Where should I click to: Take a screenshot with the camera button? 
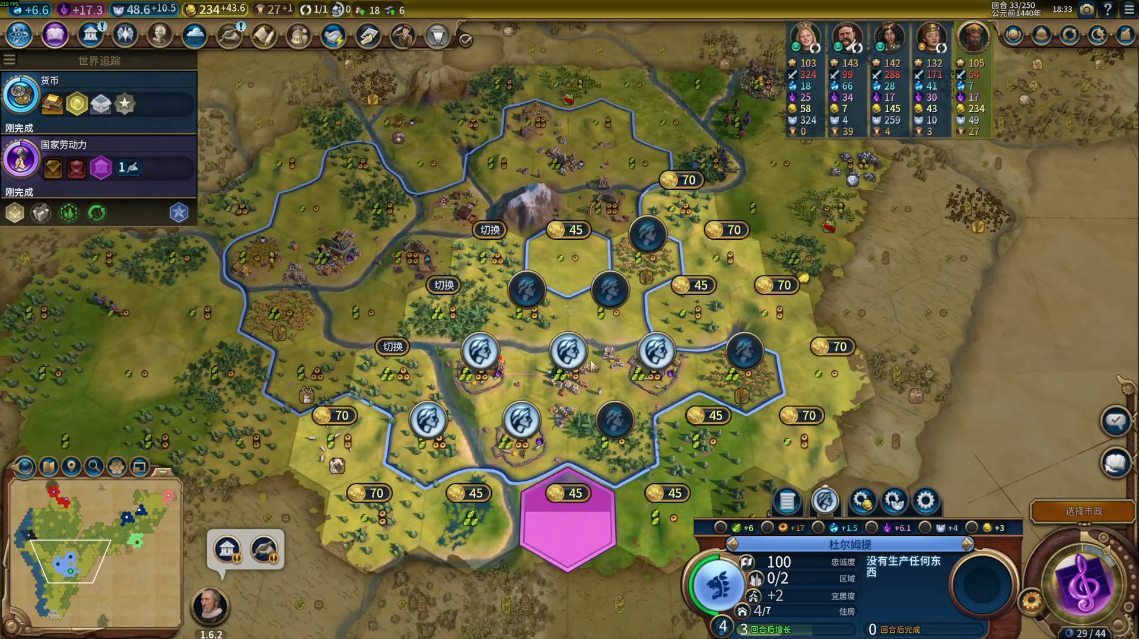pyautogui.click(x=1086, y=9)
